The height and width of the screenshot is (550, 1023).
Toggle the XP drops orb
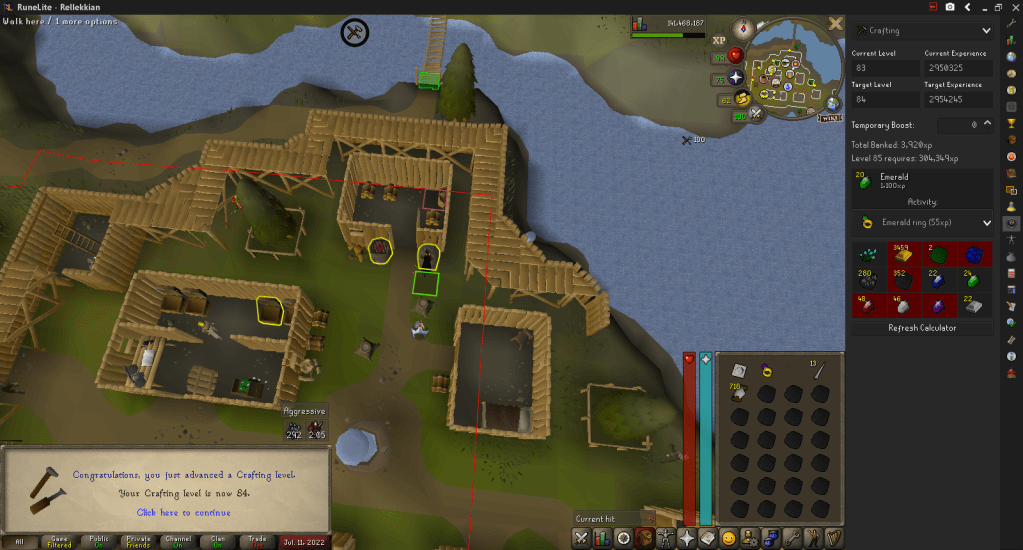[x=719, y=42]
